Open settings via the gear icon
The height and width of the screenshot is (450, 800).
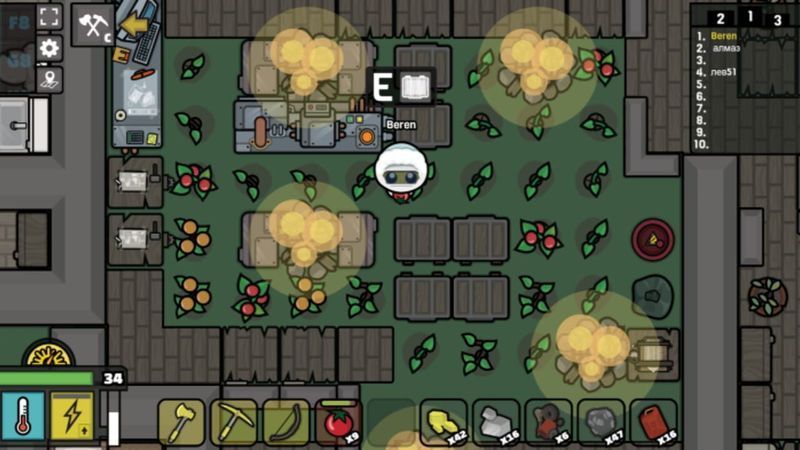50,47
